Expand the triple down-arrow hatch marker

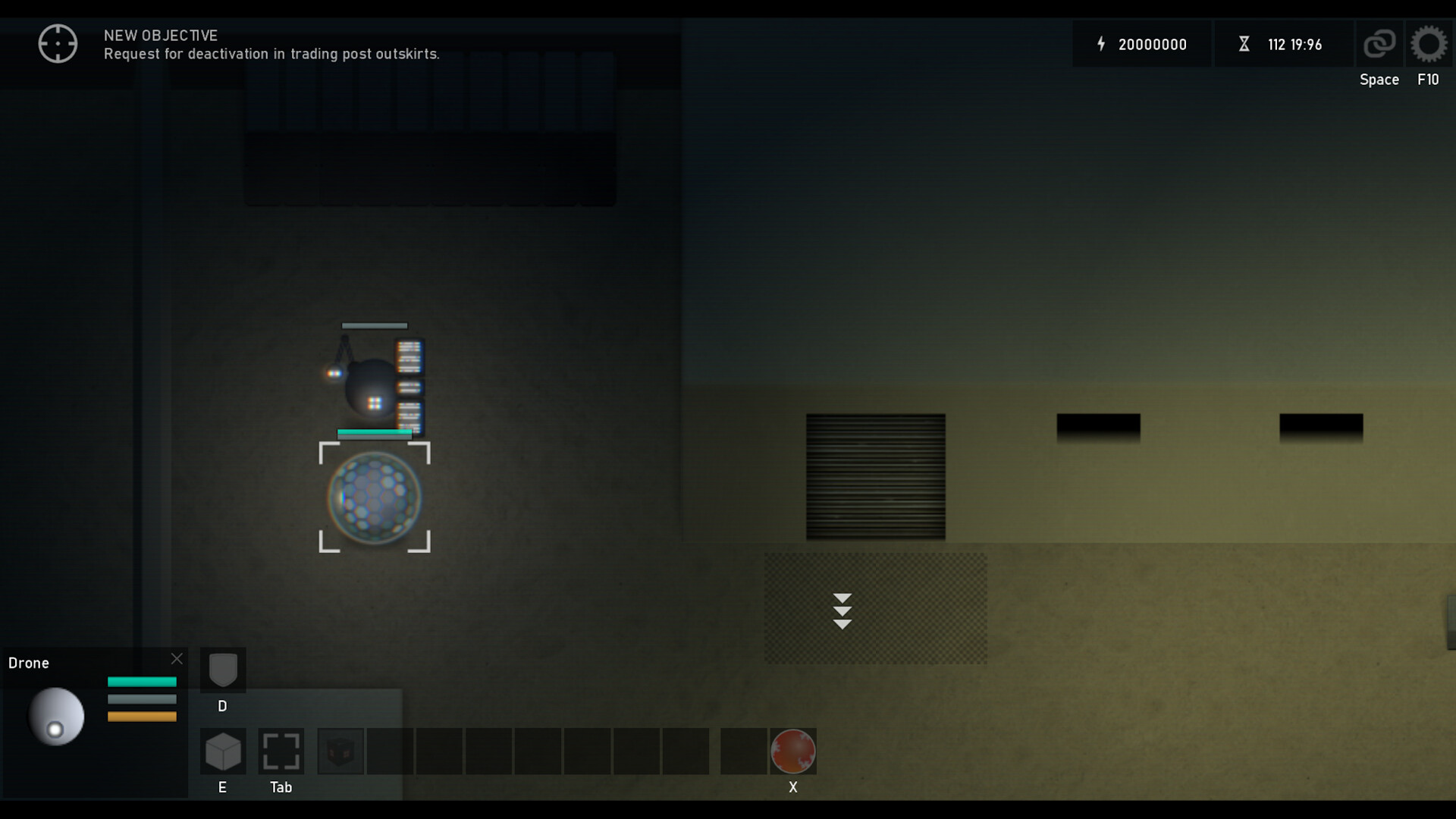click(x=843, y=609)
